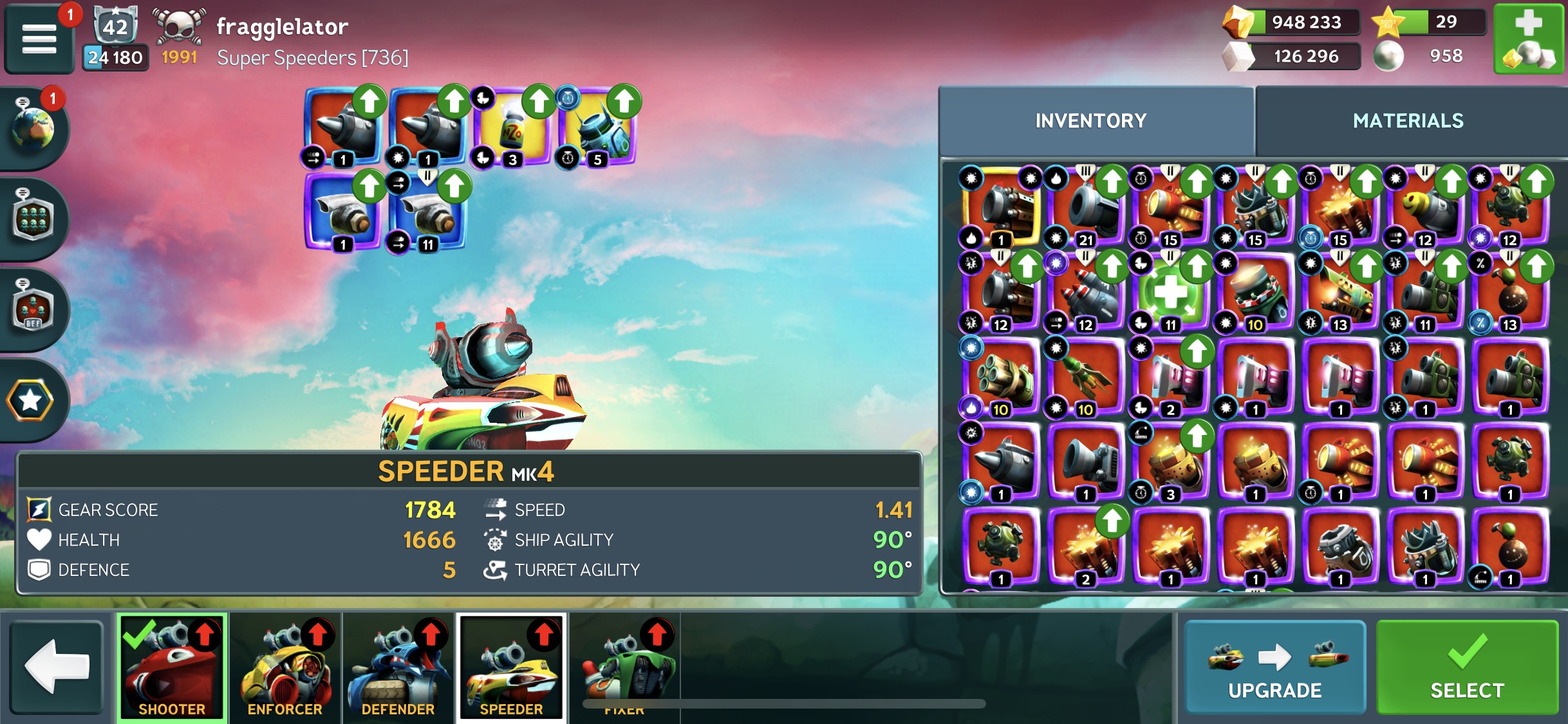This screenshot has width=1568, height=724.
Task: Open the hamburger main menu
Action: click(39, 39)
